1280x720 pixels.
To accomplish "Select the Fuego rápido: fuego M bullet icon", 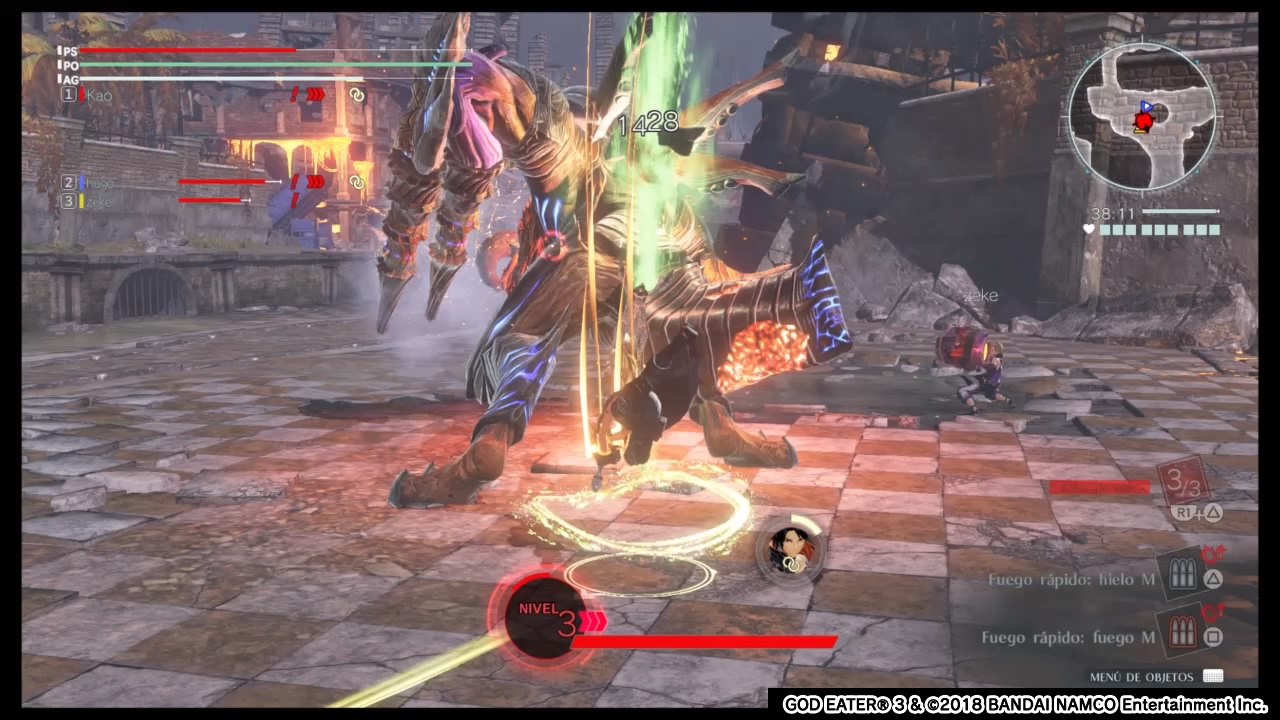I will pyautogui.click(x=1186, y=634).
